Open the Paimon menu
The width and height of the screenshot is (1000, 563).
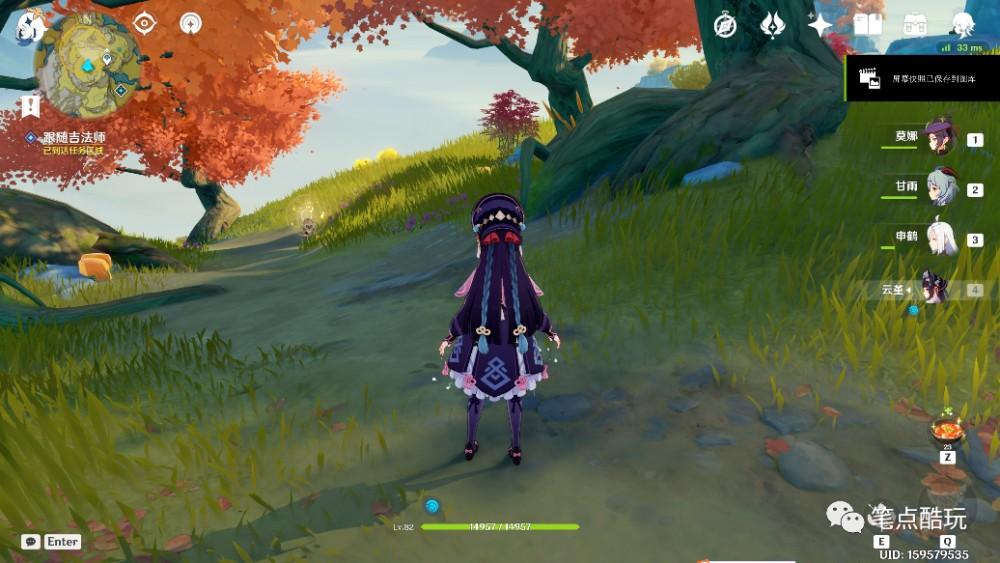tap(29, 25)
